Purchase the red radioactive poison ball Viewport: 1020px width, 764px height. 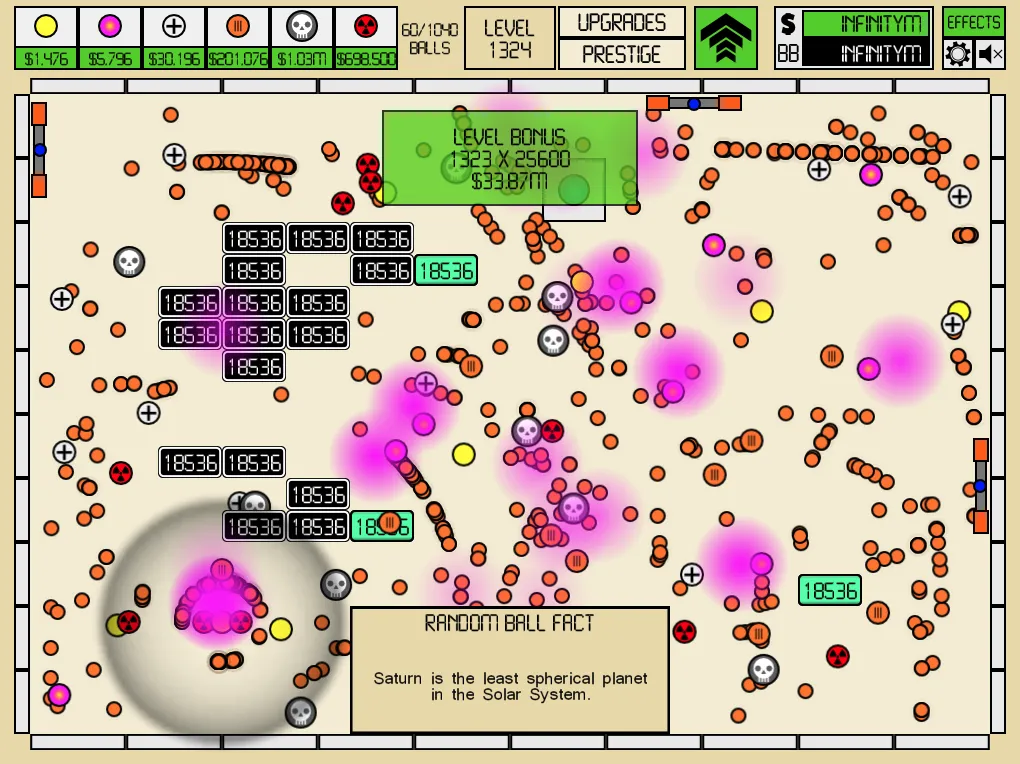click(366, 38)
